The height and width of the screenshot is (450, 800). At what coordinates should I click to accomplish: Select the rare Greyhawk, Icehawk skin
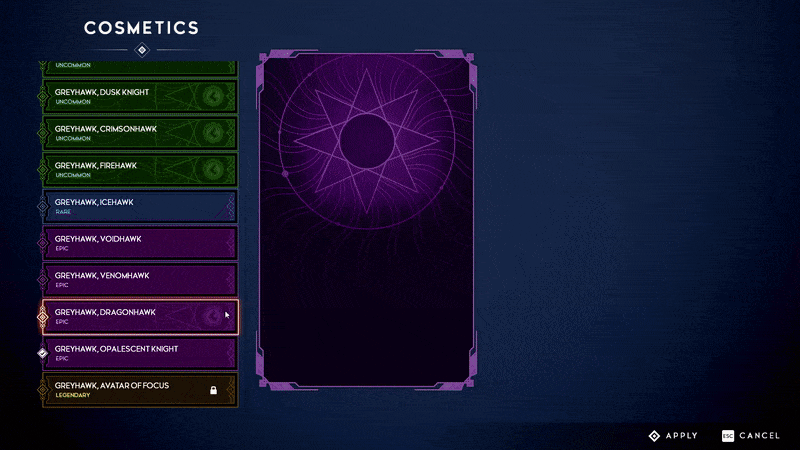[139, 206]
